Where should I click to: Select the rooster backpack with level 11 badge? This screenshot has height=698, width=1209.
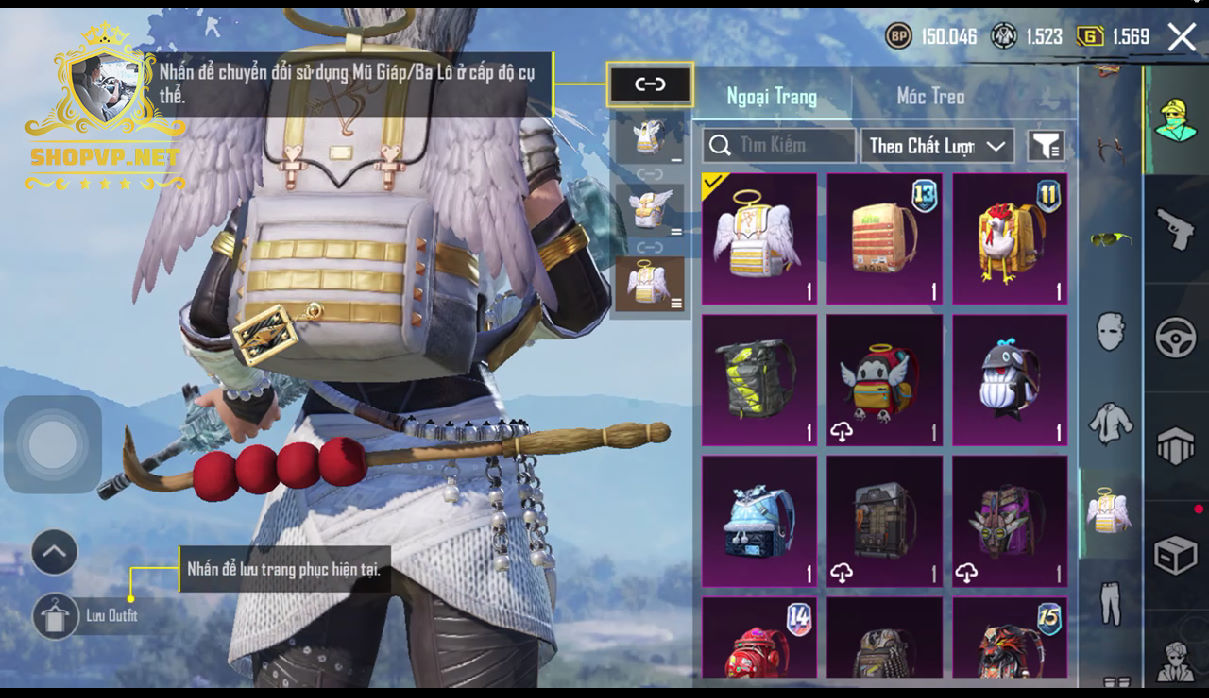pyautogui.click(x=1009, y=239)
